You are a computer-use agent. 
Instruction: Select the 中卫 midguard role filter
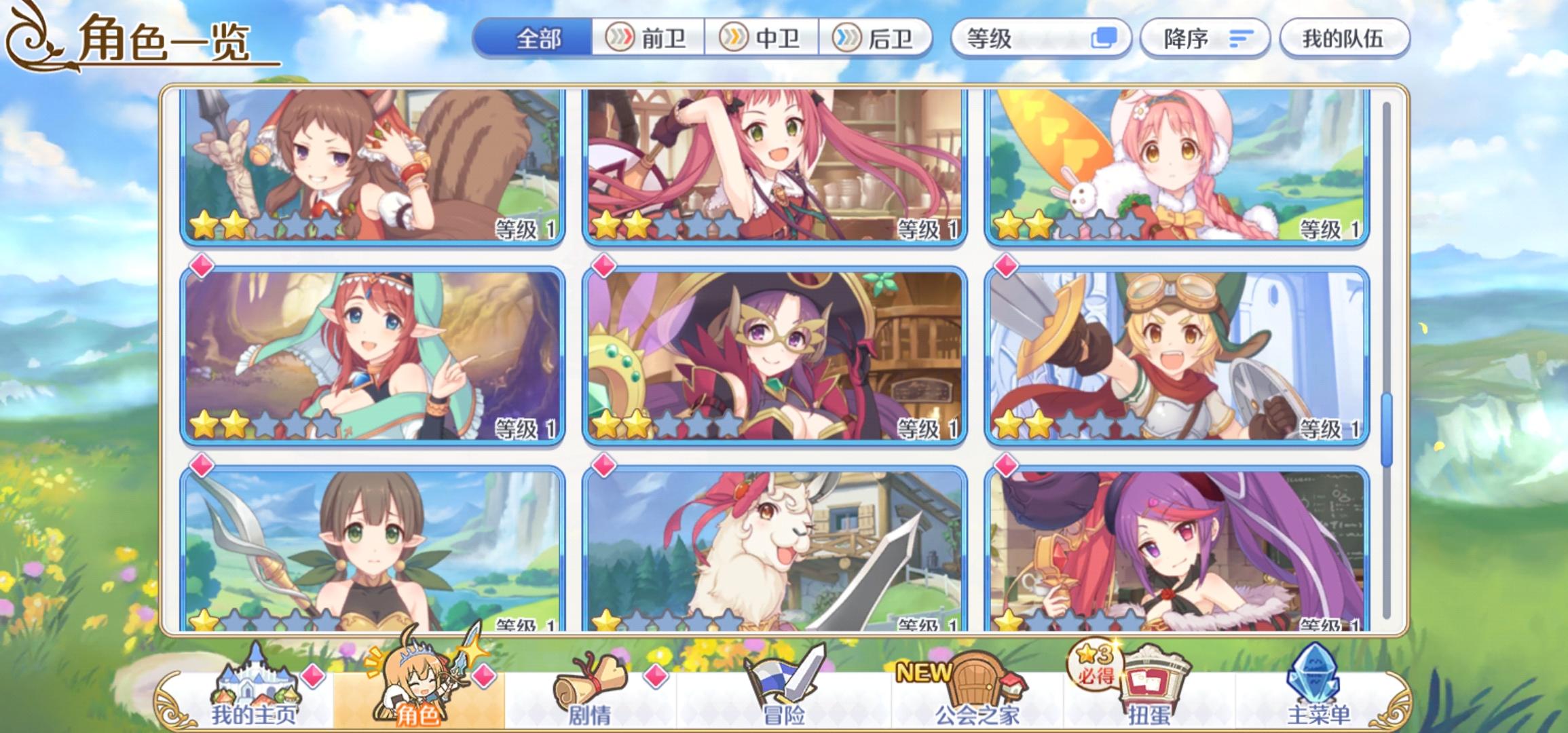763,39
